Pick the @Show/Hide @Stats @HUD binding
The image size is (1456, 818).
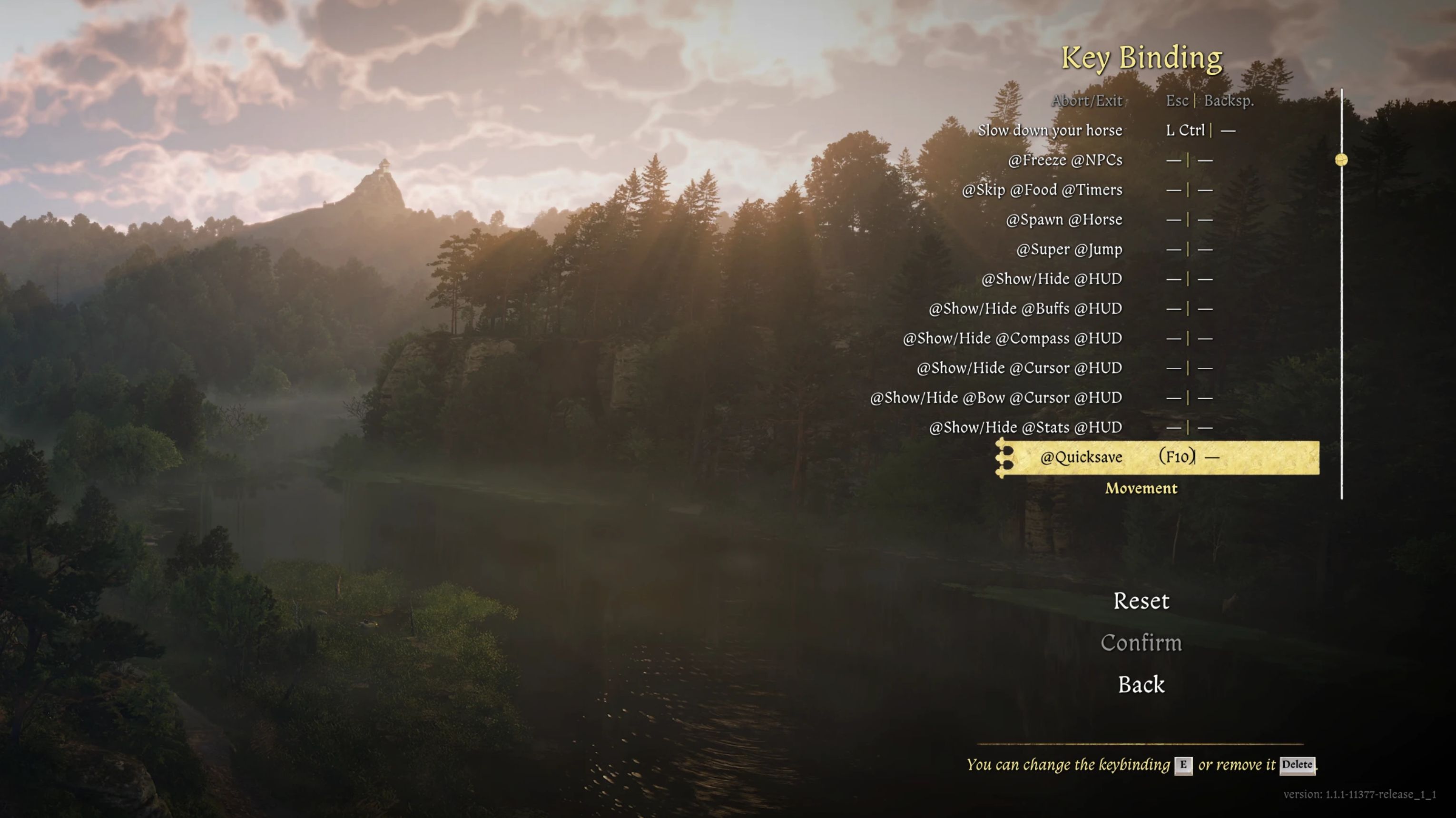(x=1025, y=427)
